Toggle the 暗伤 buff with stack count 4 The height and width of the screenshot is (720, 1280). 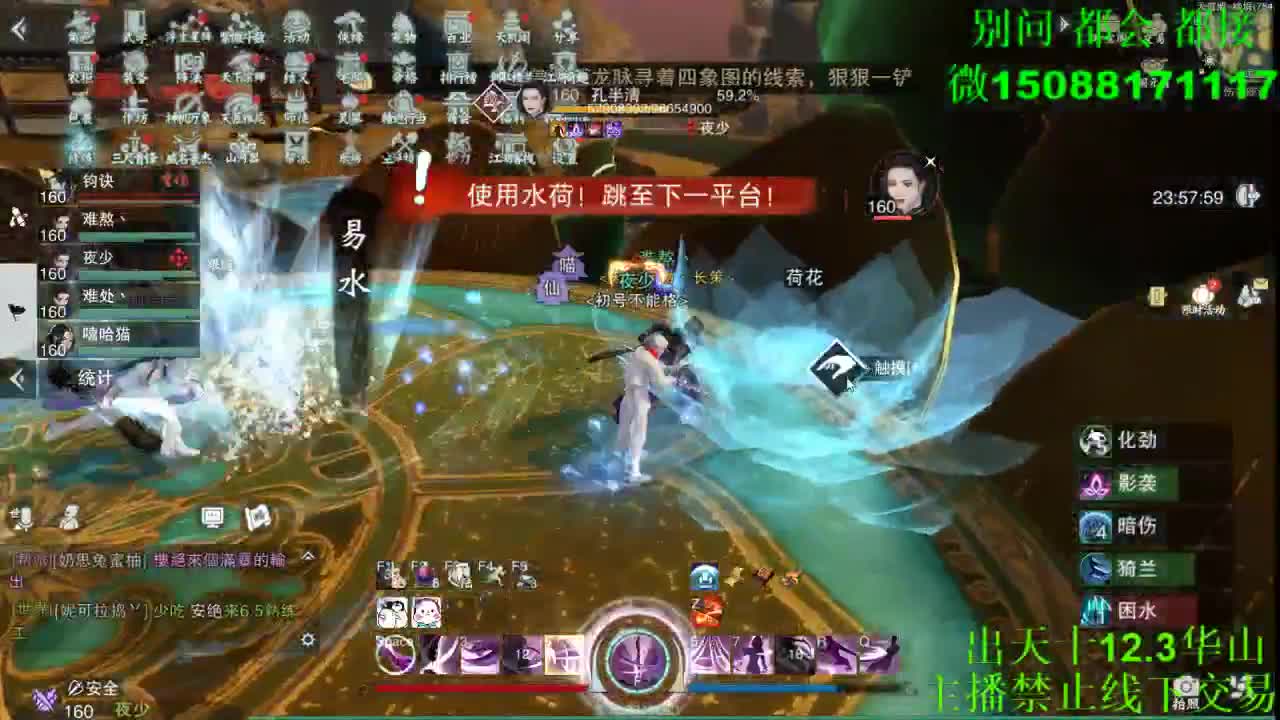point(1093,527)
